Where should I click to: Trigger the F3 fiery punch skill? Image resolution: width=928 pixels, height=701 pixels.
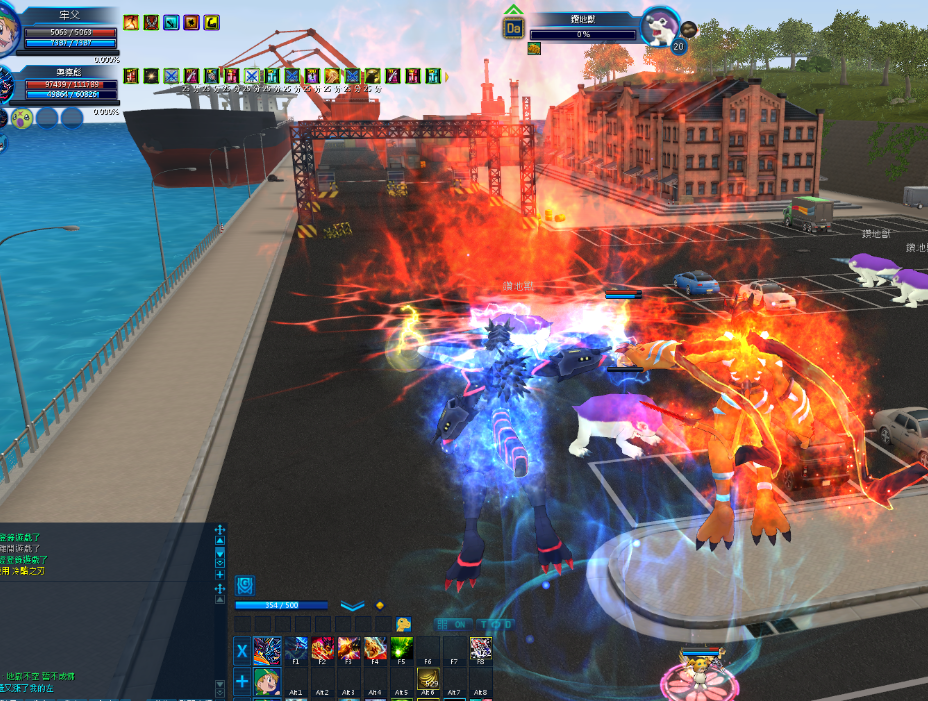348,649
